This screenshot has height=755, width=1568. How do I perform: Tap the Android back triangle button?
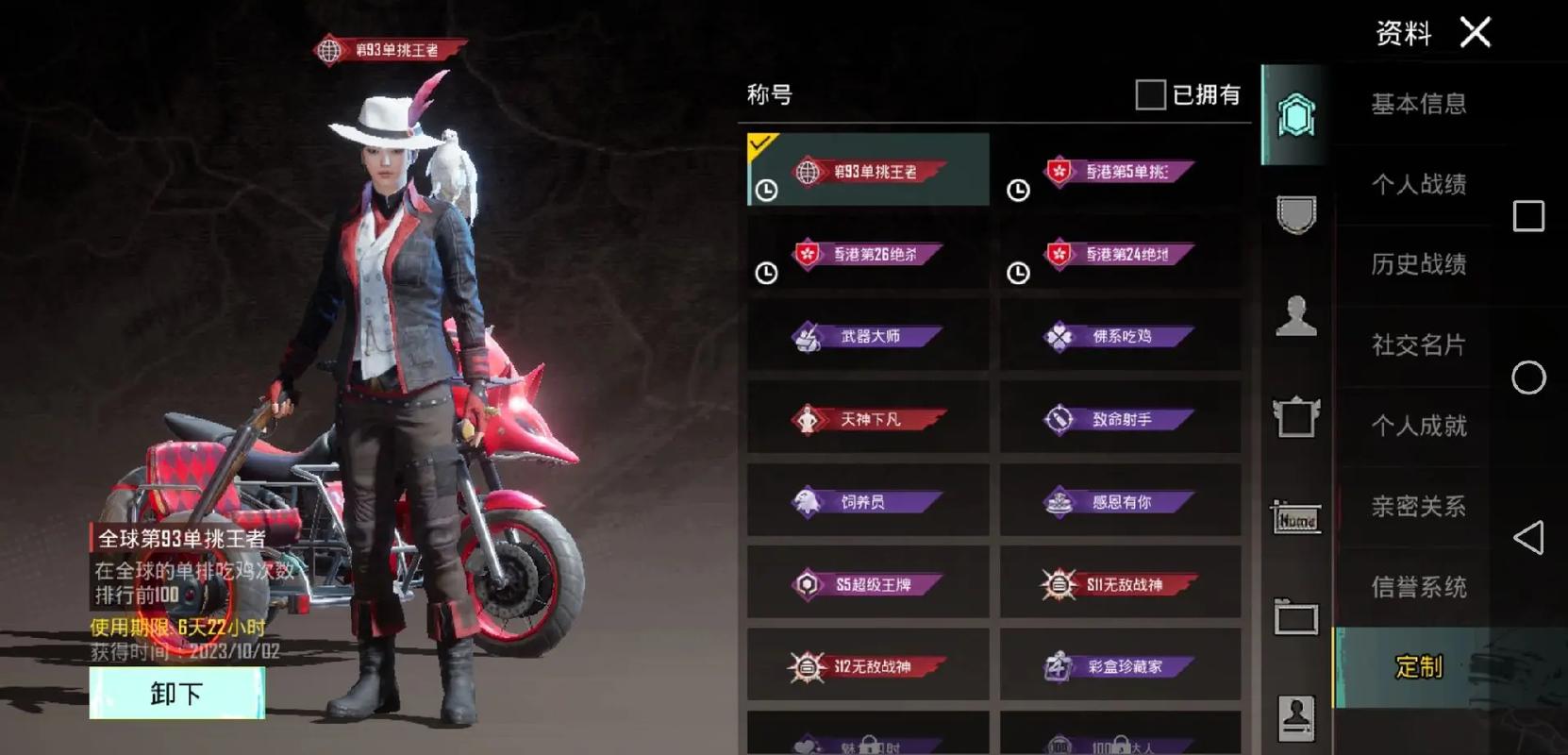click(1528, 538)
